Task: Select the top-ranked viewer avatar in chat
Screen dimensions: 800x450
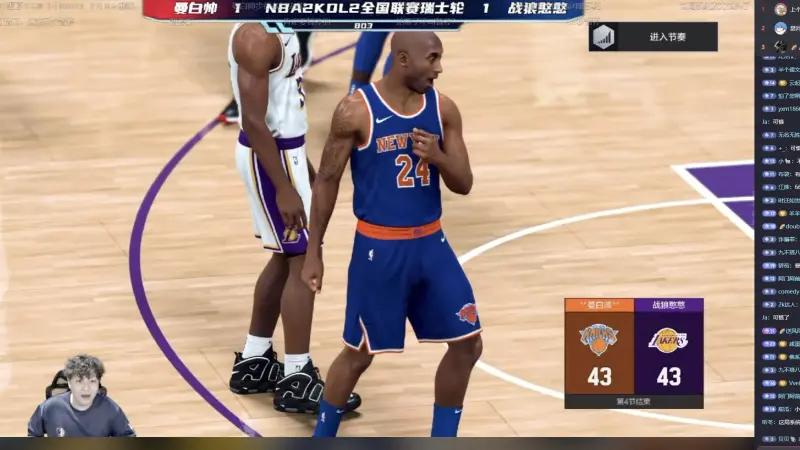Action: [x=780, y=9]
